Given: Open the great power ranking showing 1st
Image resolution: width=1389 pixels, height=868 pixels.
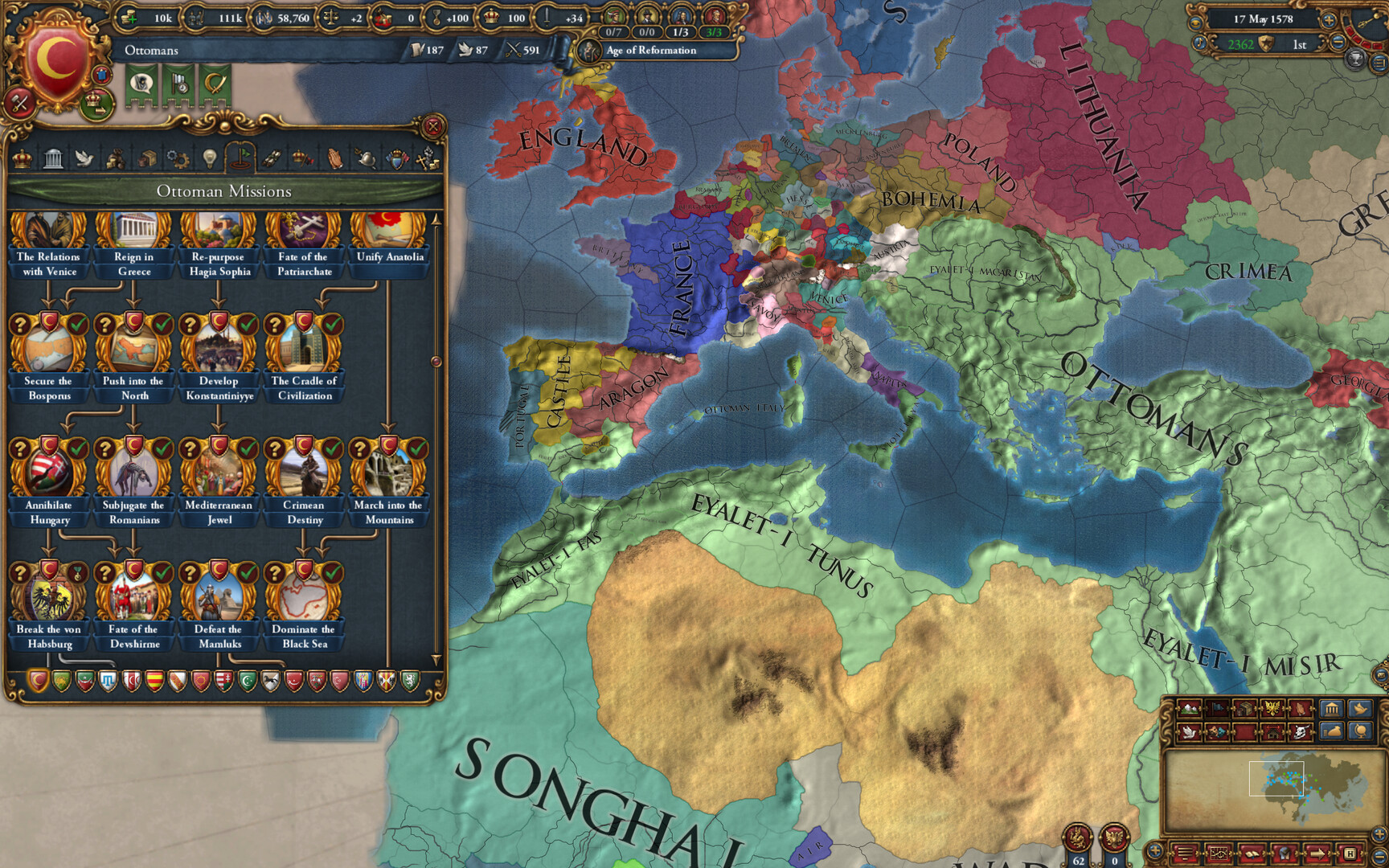Looking at the screenshot, I should (x=1301, y=45).
